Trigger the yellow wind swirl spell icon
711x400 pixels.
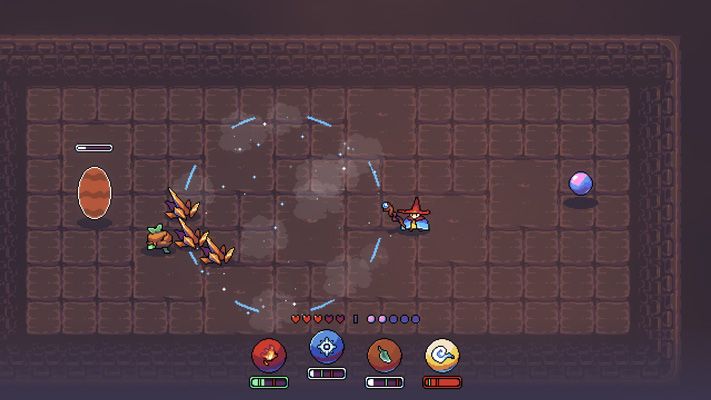click(x=442, y=354)
